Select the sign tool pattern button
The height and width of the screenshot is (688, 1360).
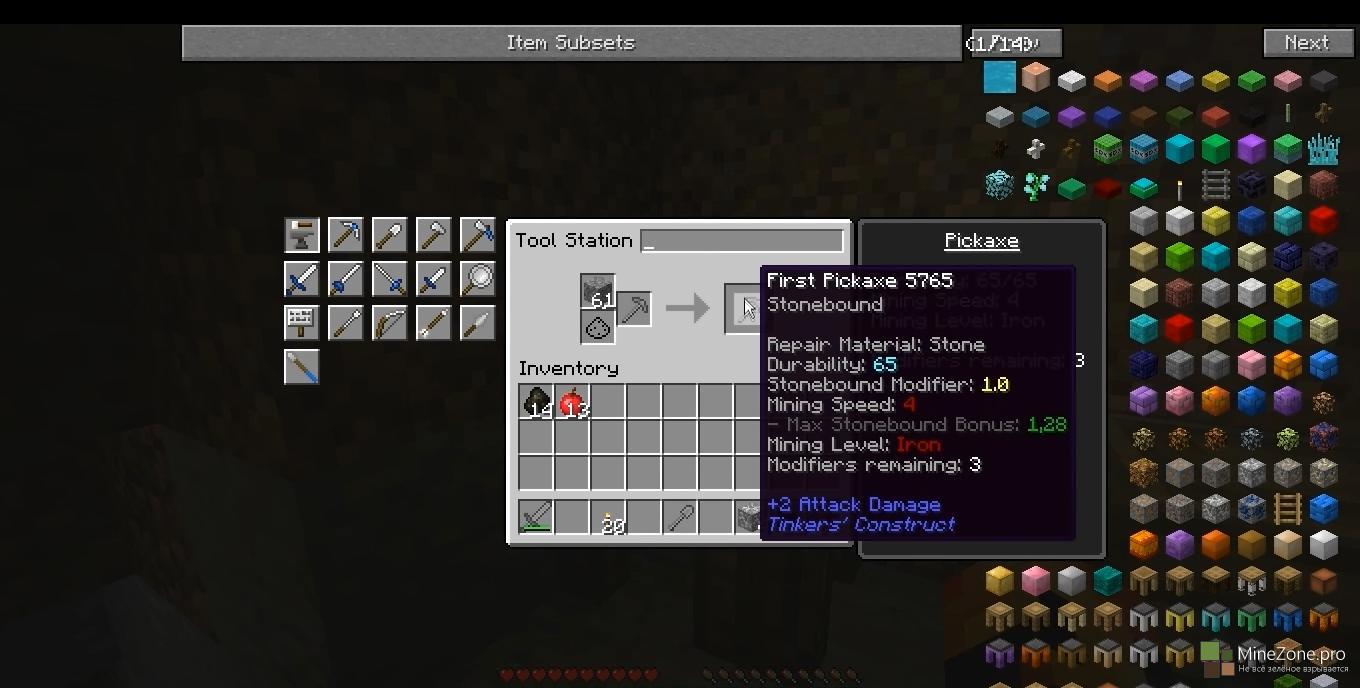pyautogui.click(x=301, y=323)
